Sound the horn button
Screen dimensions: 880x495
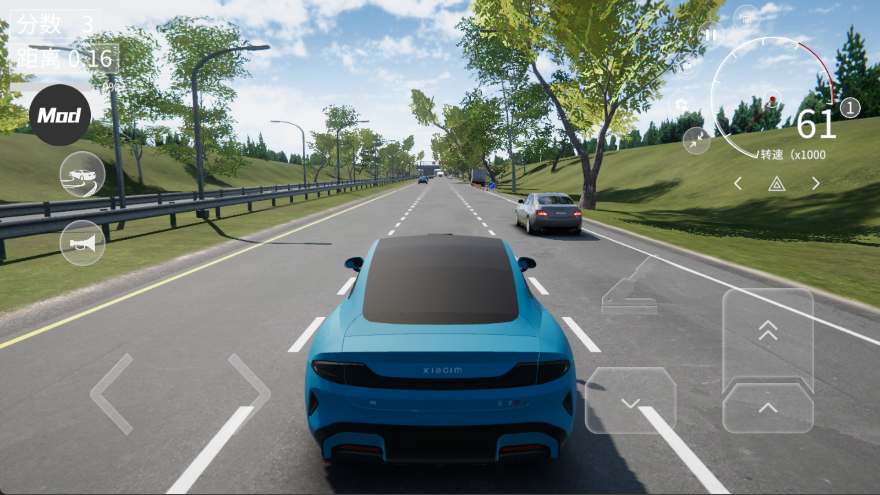pos(82,243)
